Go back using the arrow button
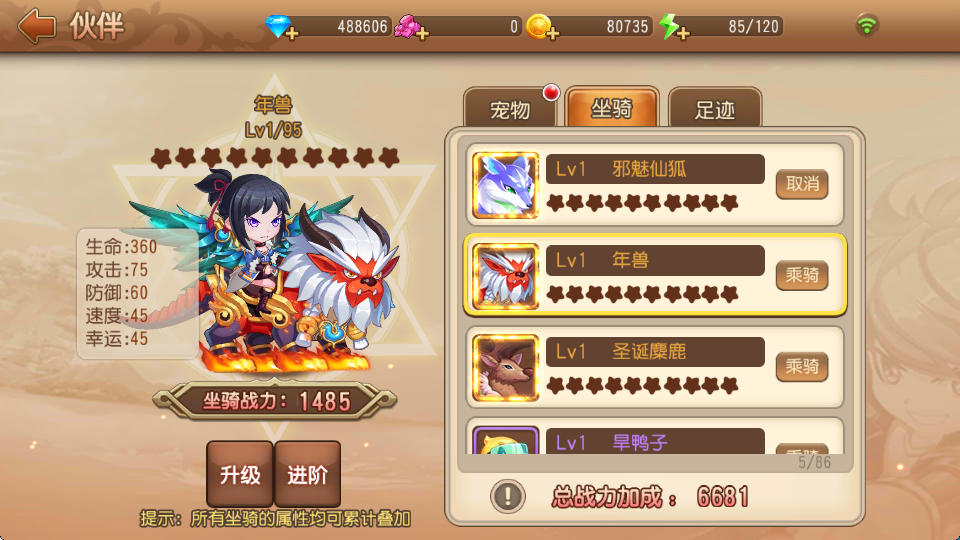This screenshot has height=540, width=960. (x=36, y=26)
